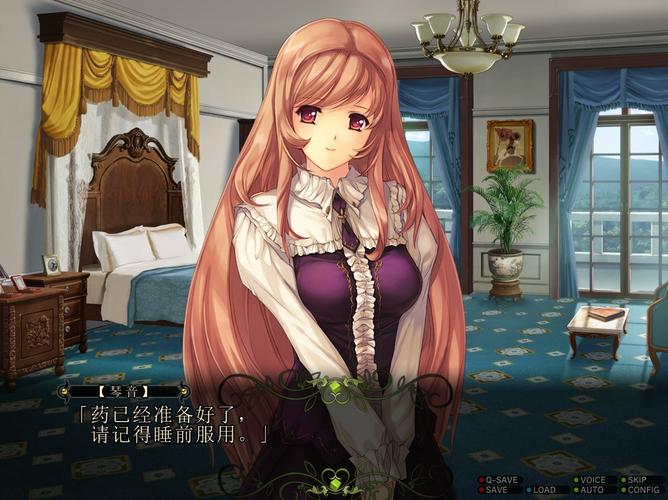Quick save with the Q-SAVE button
Viewport: 668px width, 500px height.
tap(501, 480)
